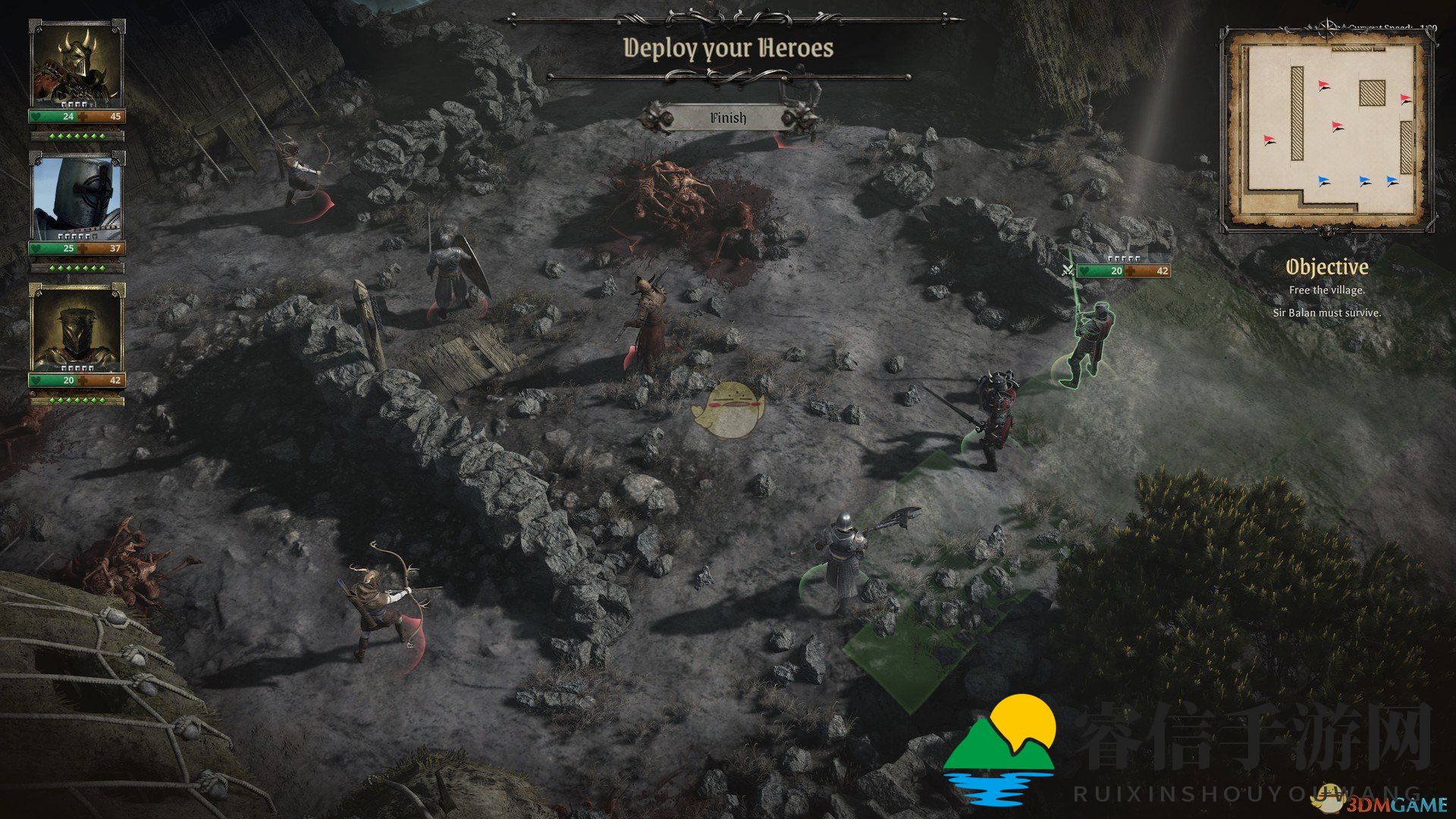Screen dimensions: 1456x819
Task: Click the Objective tracker heading
Action: coord(1327,267)
